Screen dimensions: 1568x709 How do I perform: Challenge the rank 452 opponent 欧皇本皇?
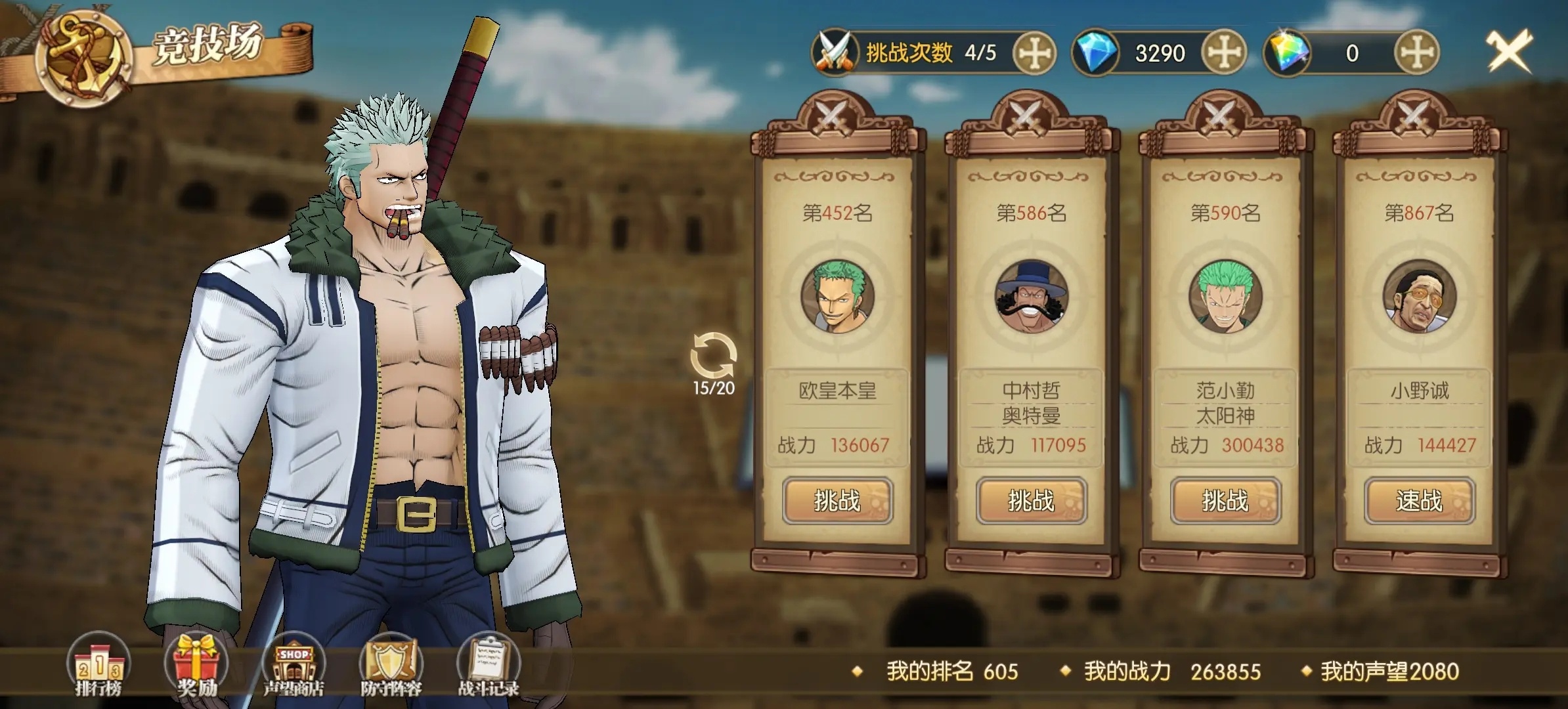pyautogui.click(x=837, y=501)
